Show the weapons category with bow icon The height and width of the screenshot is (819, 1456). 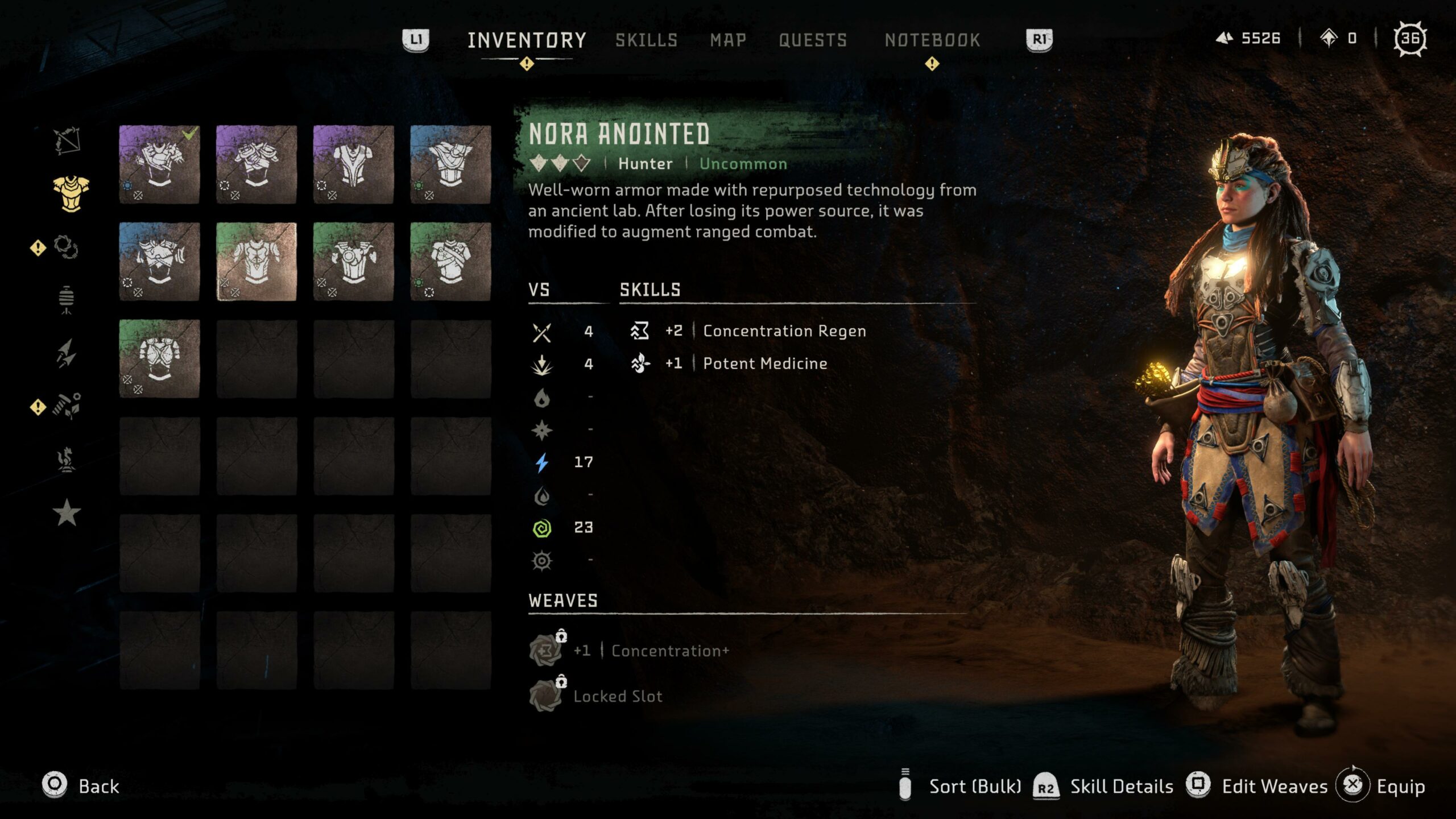(x=67, y=140)
